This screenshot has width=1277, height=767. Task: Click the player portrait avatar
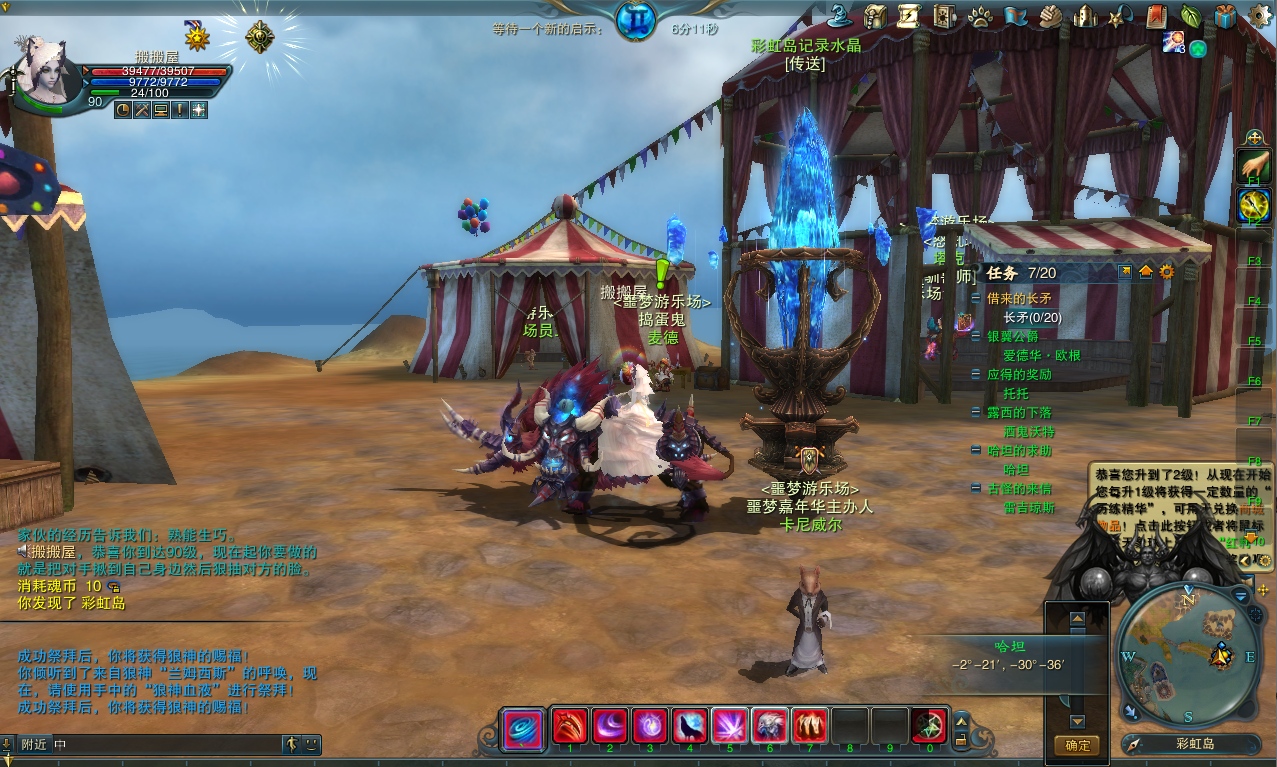click(46, 70)
